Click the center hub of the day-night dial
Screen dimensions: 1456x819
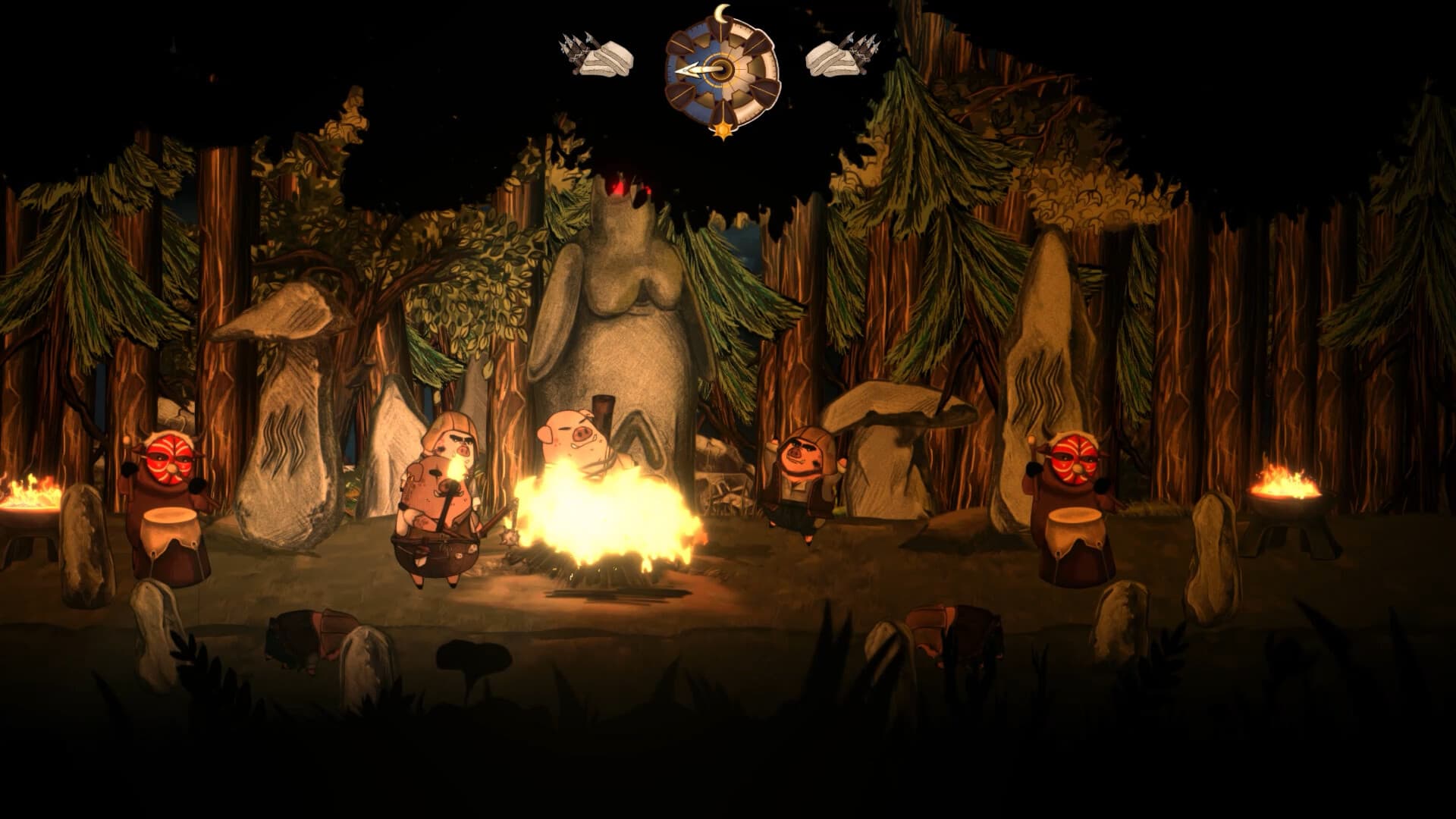[x=720, y=70]
